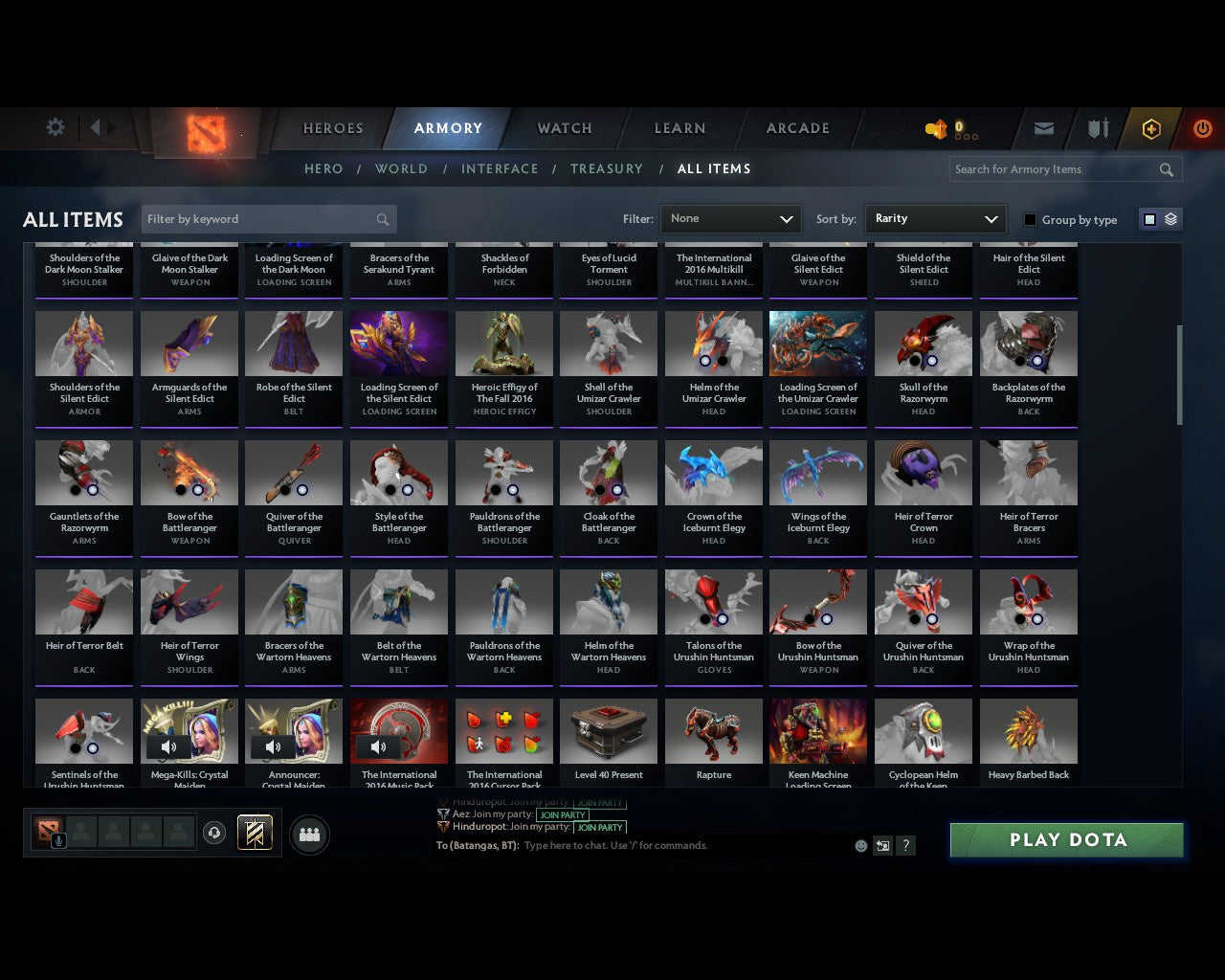1225x980 pixels.
Task: Expand the question mark chat help menu
Action: coord(905,846)
